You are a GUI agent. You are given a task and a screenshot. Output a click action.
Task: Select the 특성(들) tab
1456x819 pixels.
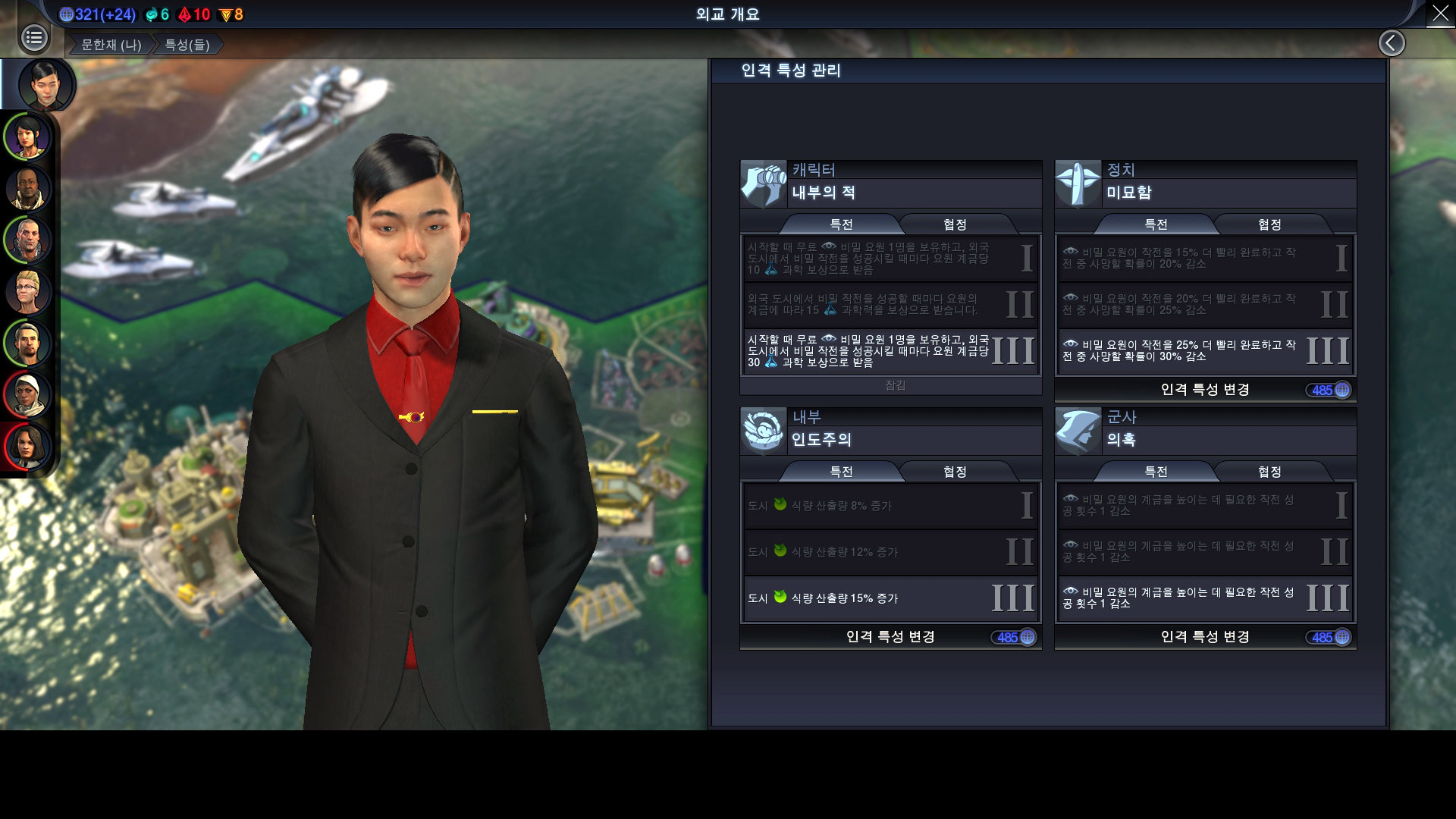tap(187, 45)
